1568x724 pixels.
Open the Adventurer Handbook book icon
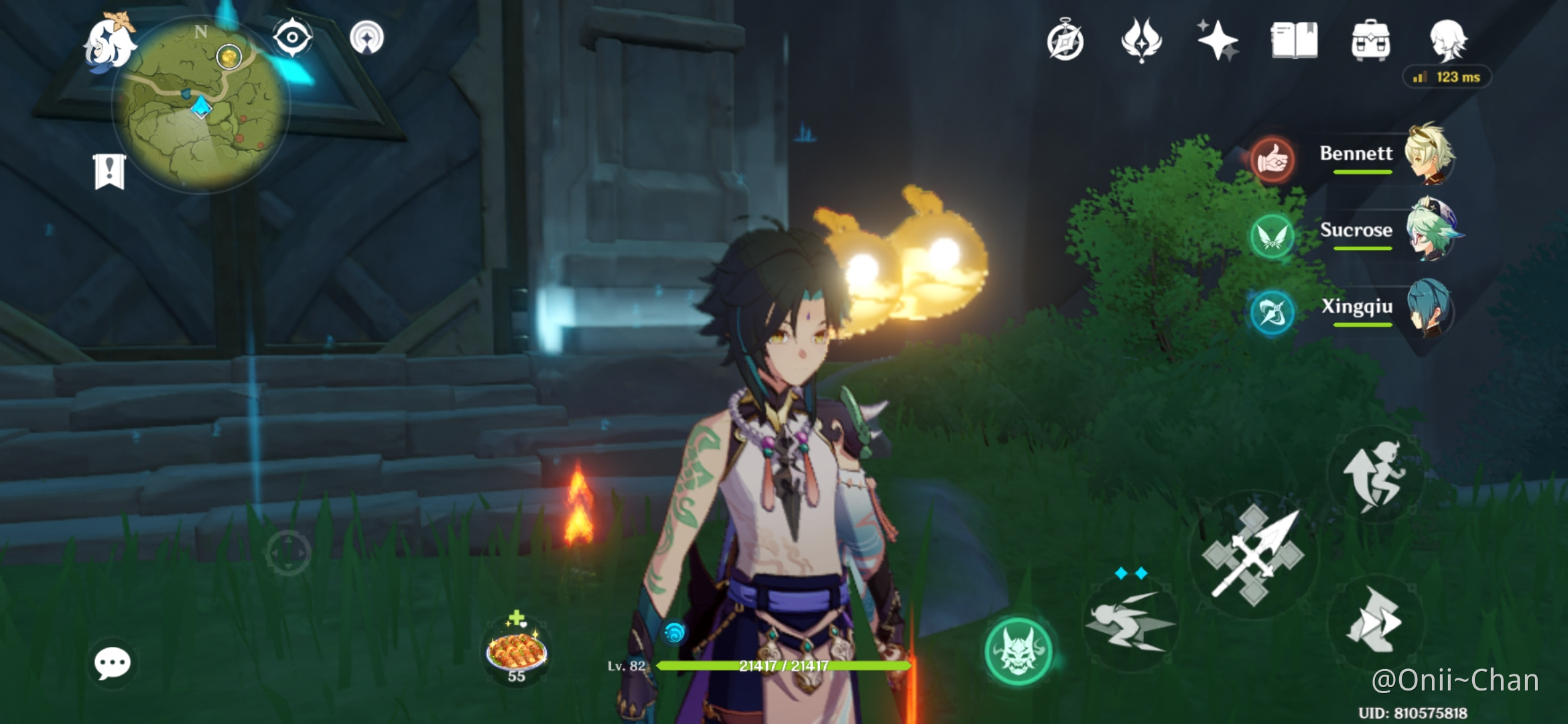(1294, 40)
